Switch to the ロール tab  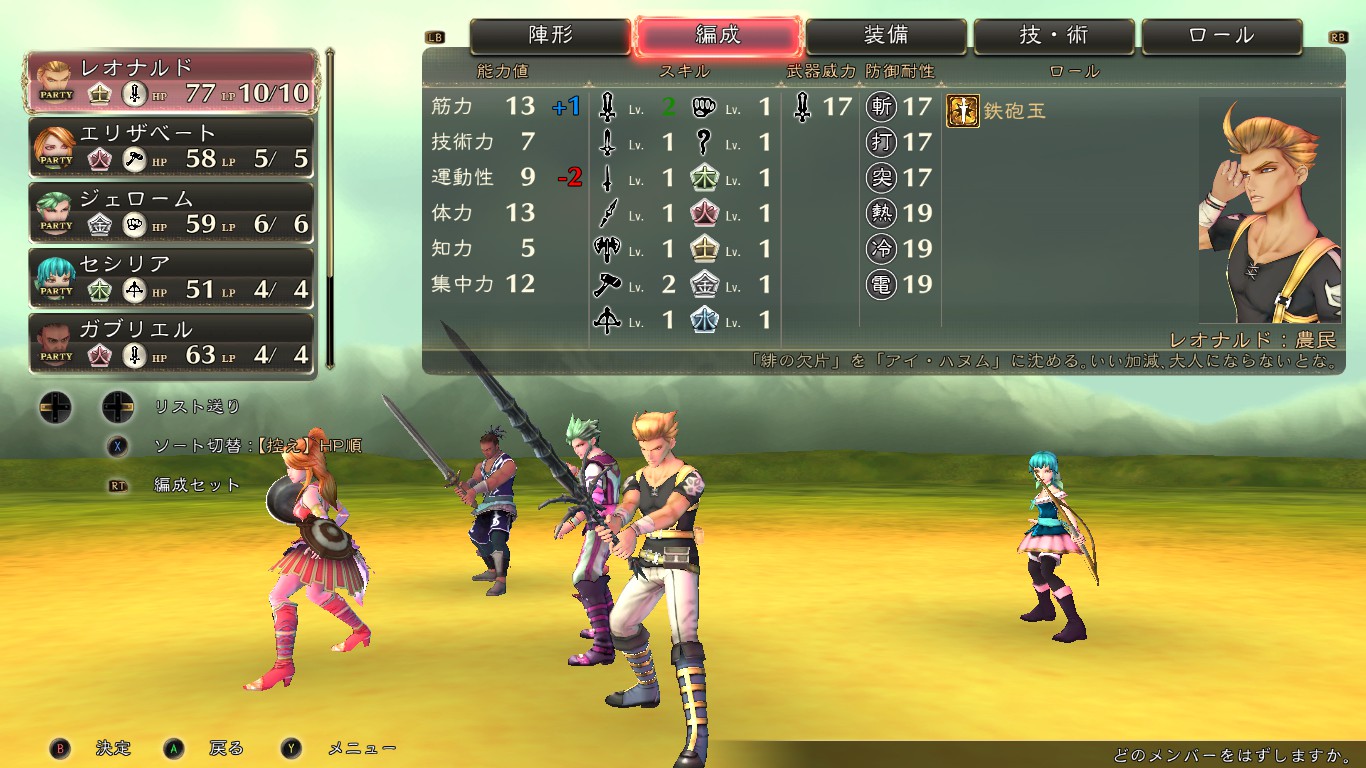pyautogui.click(x=1222, y=36)
